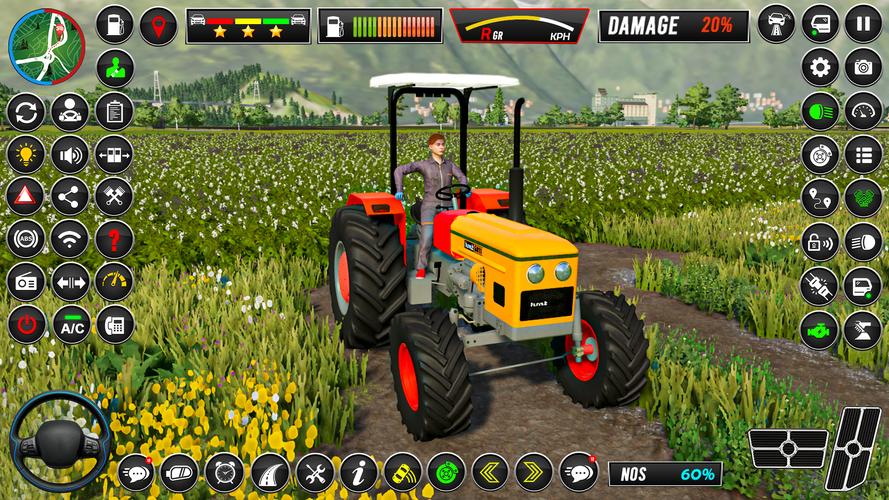This screenshot has height=500, width=889.
Task: Open the gear settings icon
Action: 820,68
